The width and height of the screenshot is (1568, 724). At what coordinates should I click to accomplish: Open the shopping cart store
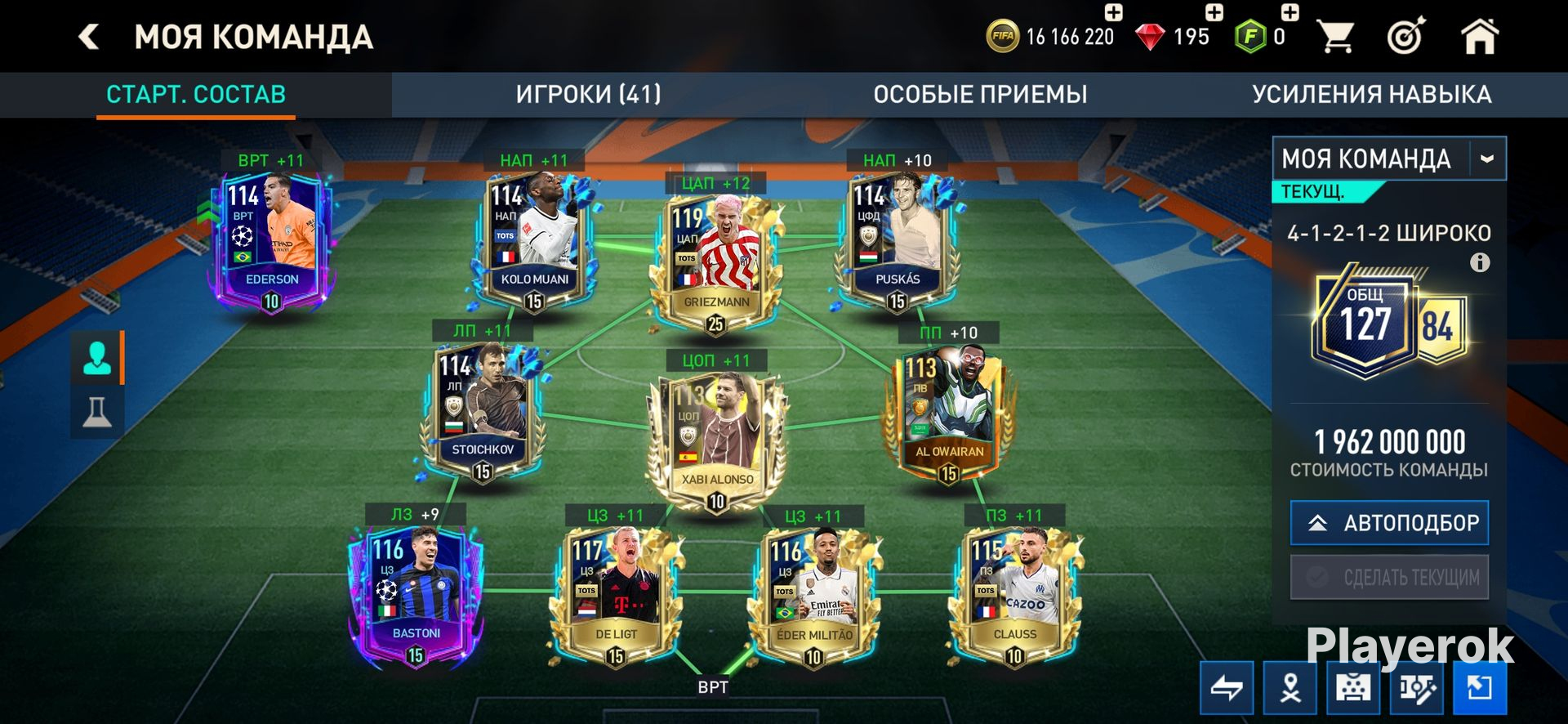(1336, 37)
